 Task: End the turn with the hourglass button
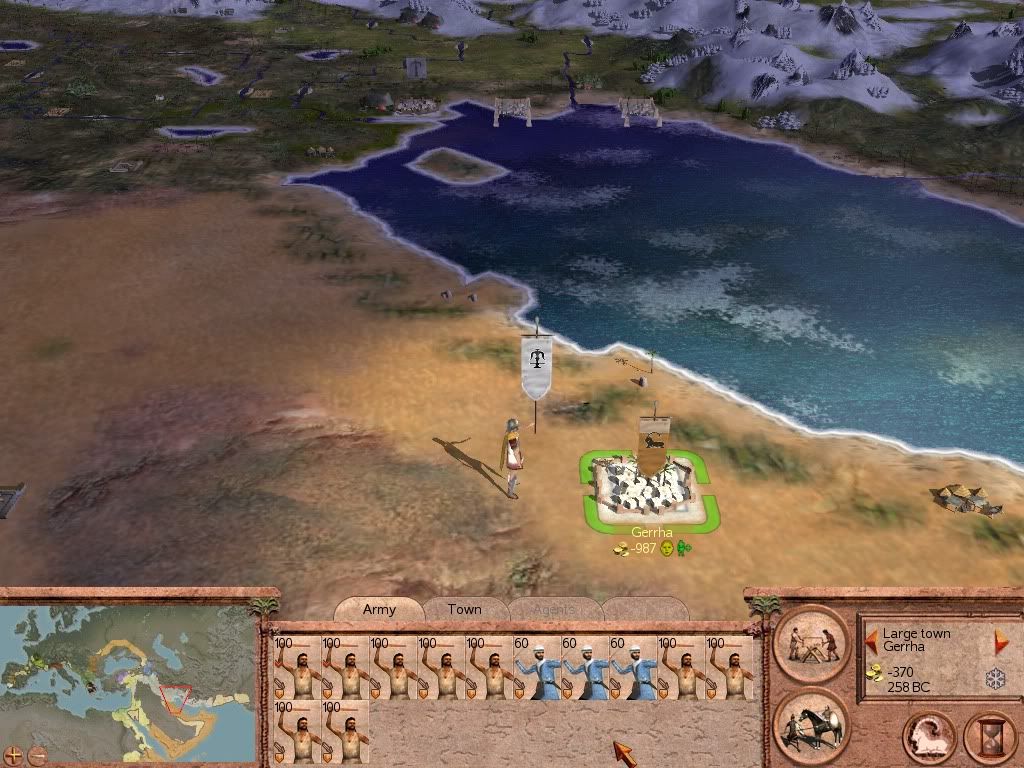(x=988, y=738)
